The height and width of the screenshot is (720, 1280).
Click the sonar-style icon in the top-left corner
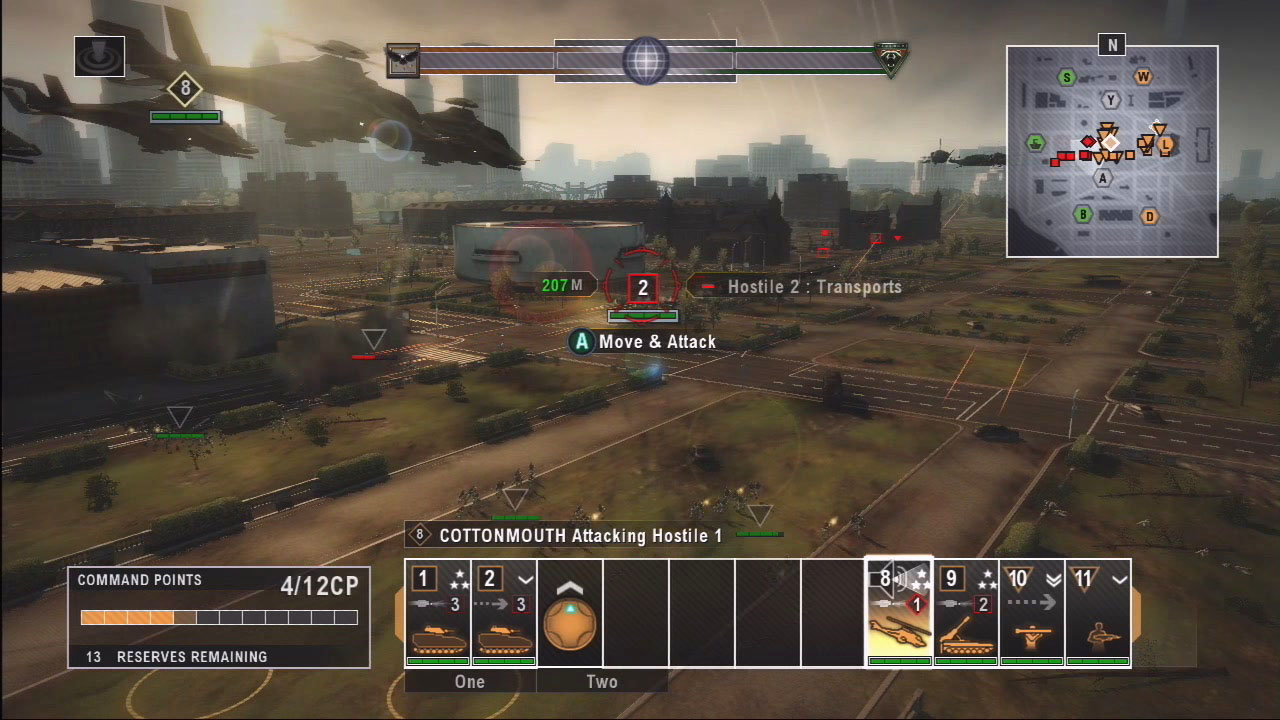(x=99, y=56)
